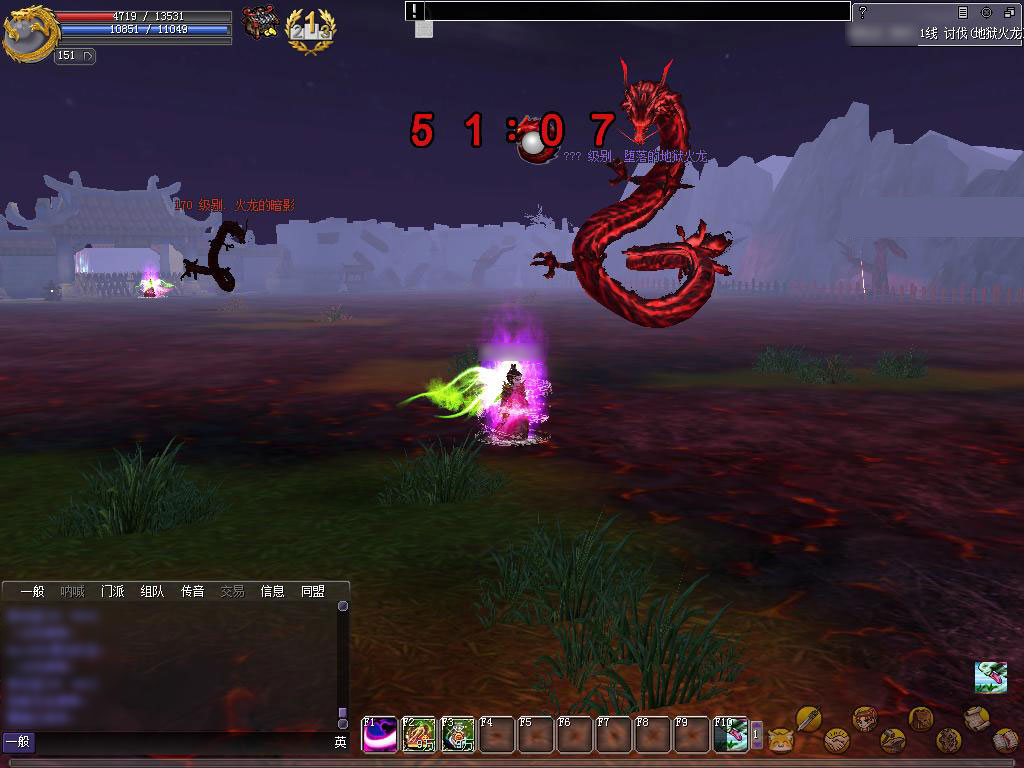Select the 组队 chat tab
The image size is (1024, 768).
click(x=152, y=591)
